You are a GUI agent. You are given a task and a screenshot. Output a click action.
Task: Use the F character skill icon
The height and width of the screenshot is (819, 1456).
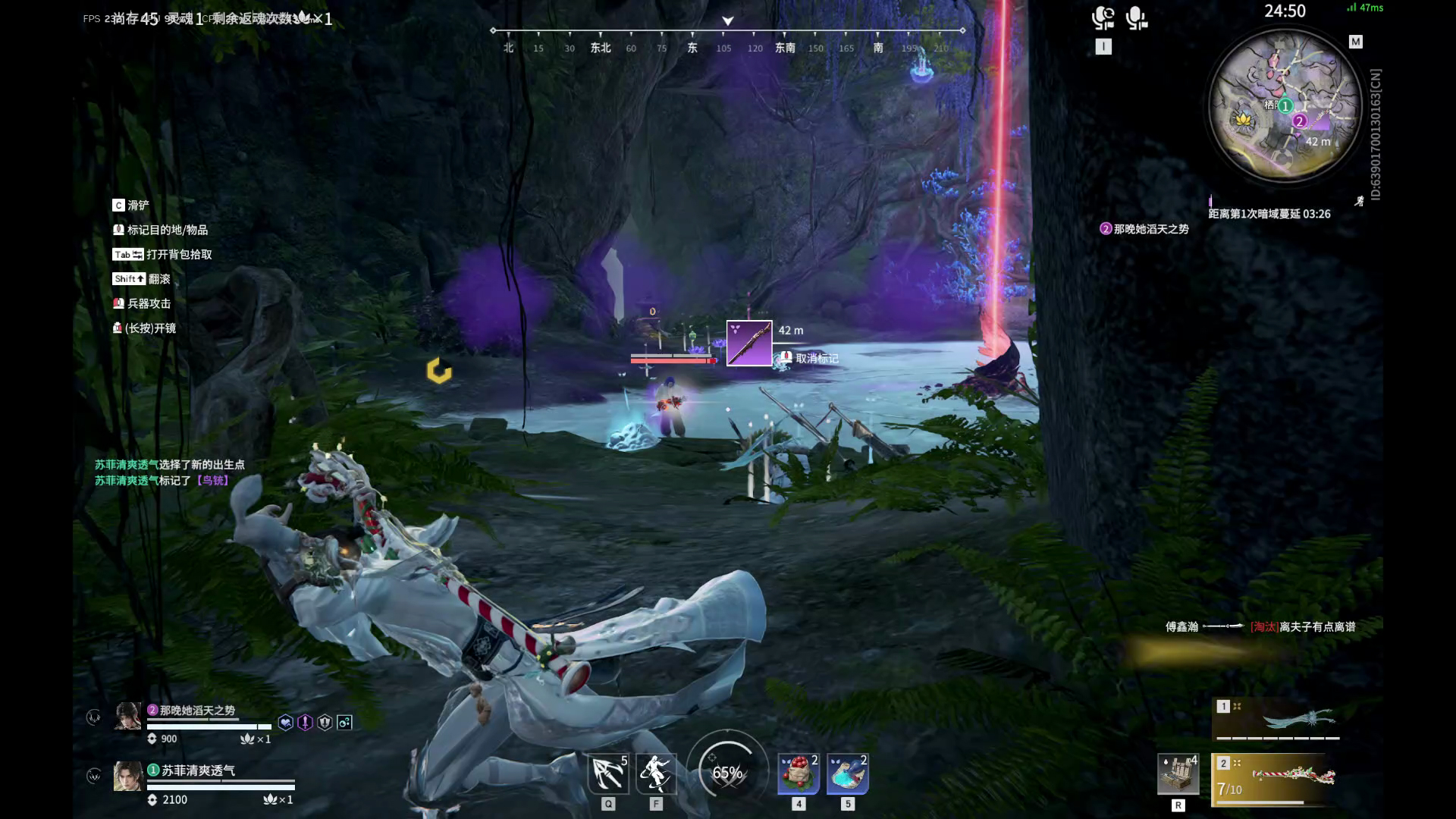click(655, 773)
